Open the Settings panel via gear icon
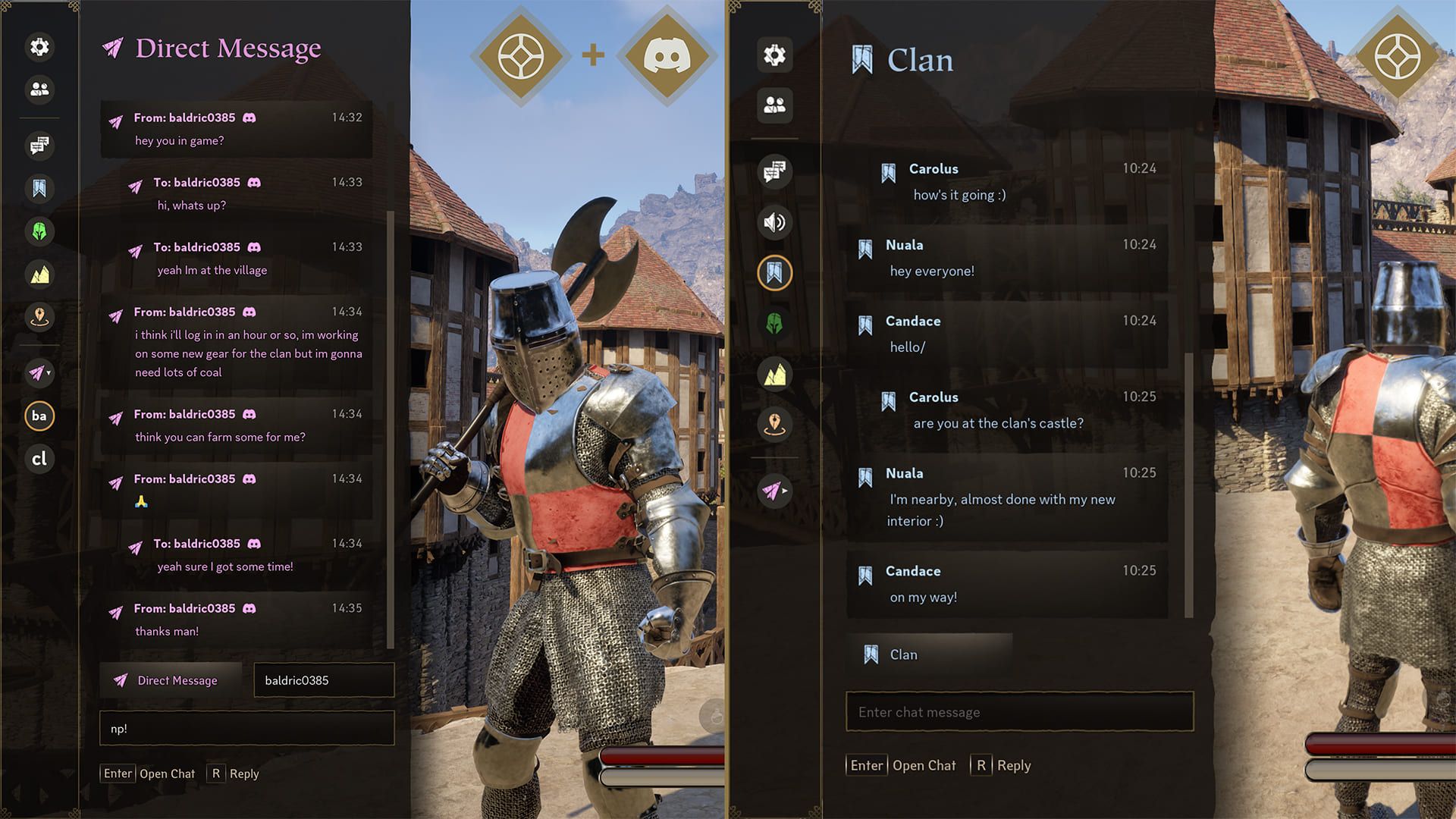Viewport: 1456px width, 819px height. coord(39,47)
